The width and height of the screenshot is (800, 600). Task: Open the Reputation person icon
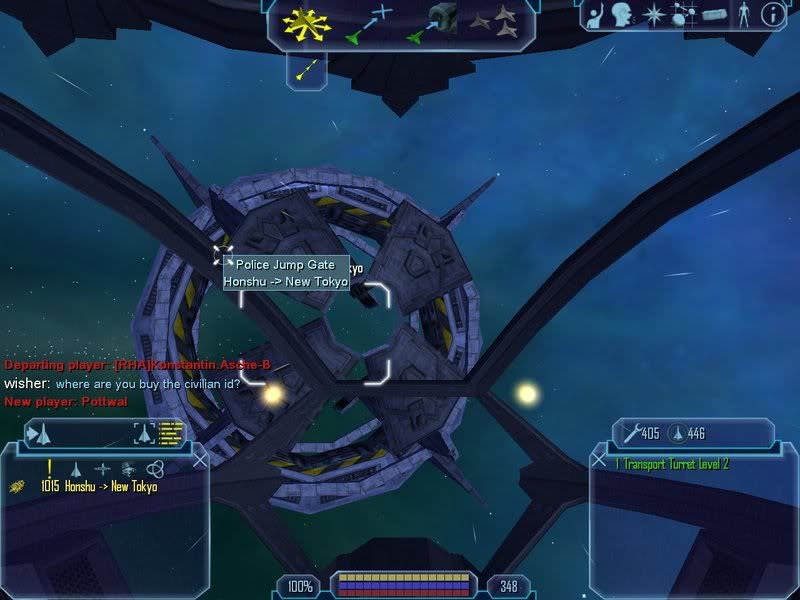click(x=742, y=15)
